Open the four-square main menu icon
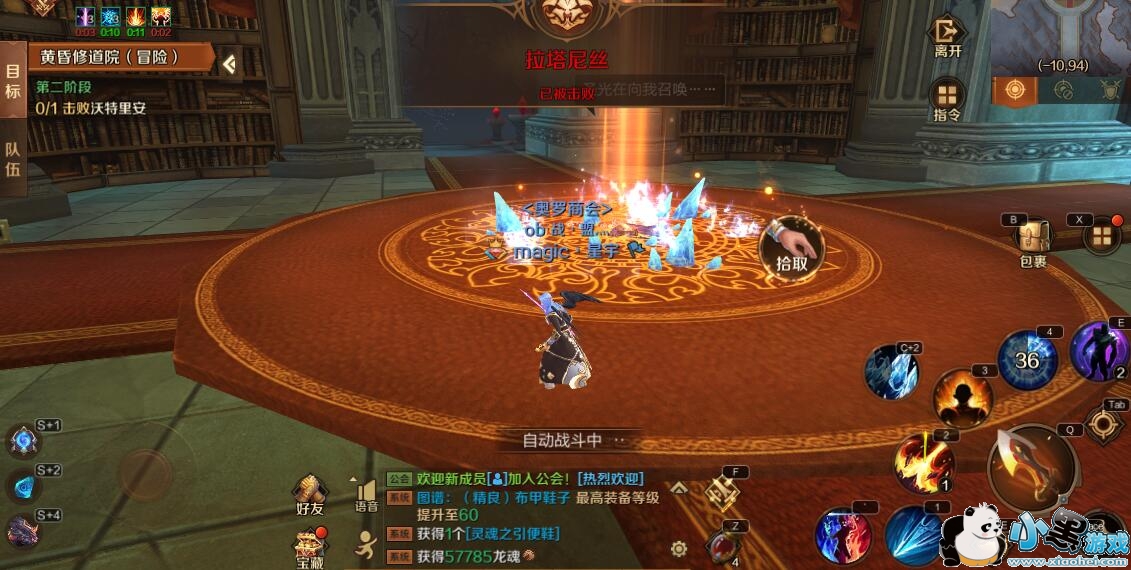The height and width of the screenshot is (570, 1131). coord(1101,237)
